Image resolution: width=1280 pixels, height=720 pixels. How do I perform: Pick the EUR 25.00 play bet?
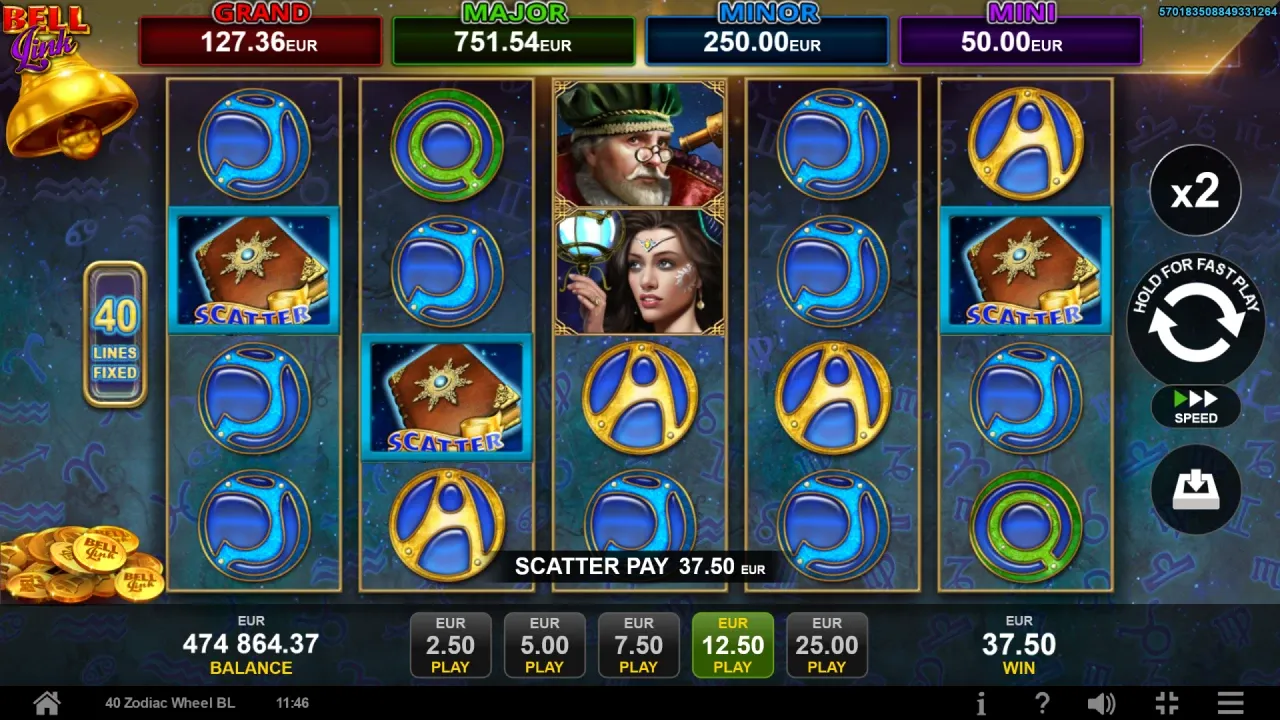pyautogui.click(x=826, y=645)
